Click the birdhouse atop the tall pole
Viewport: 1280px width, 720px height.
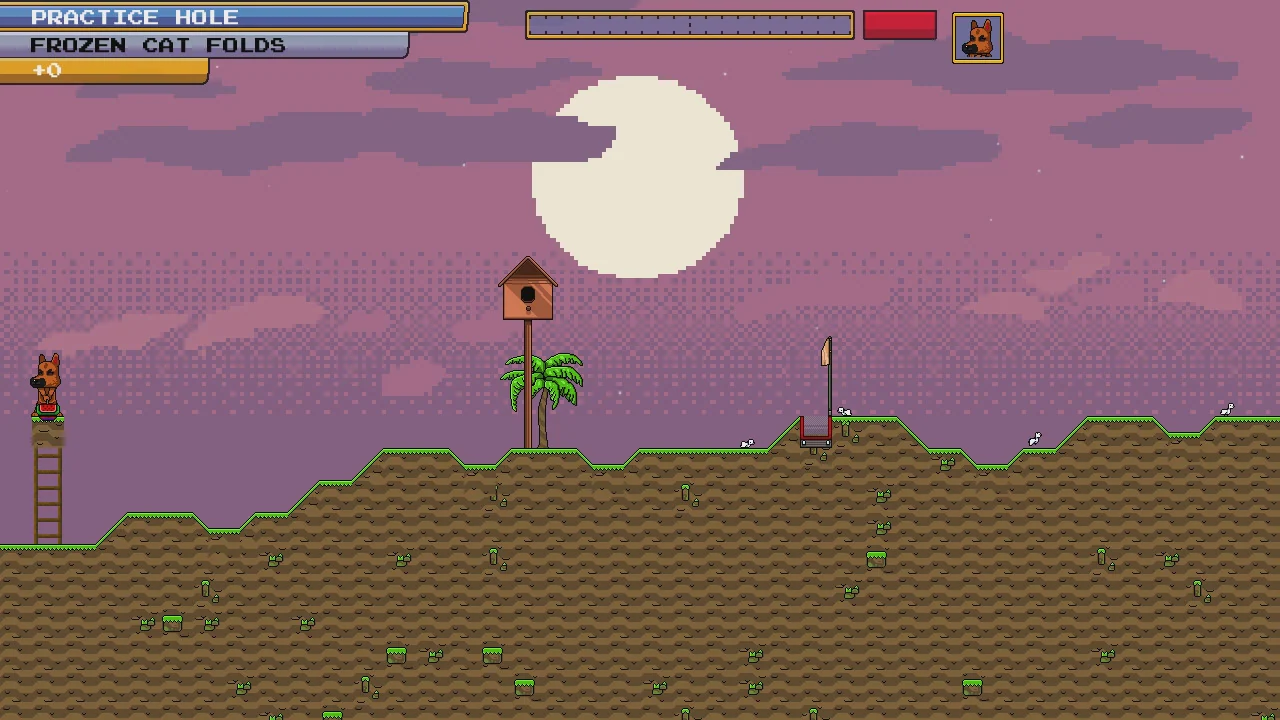point(527,292)
